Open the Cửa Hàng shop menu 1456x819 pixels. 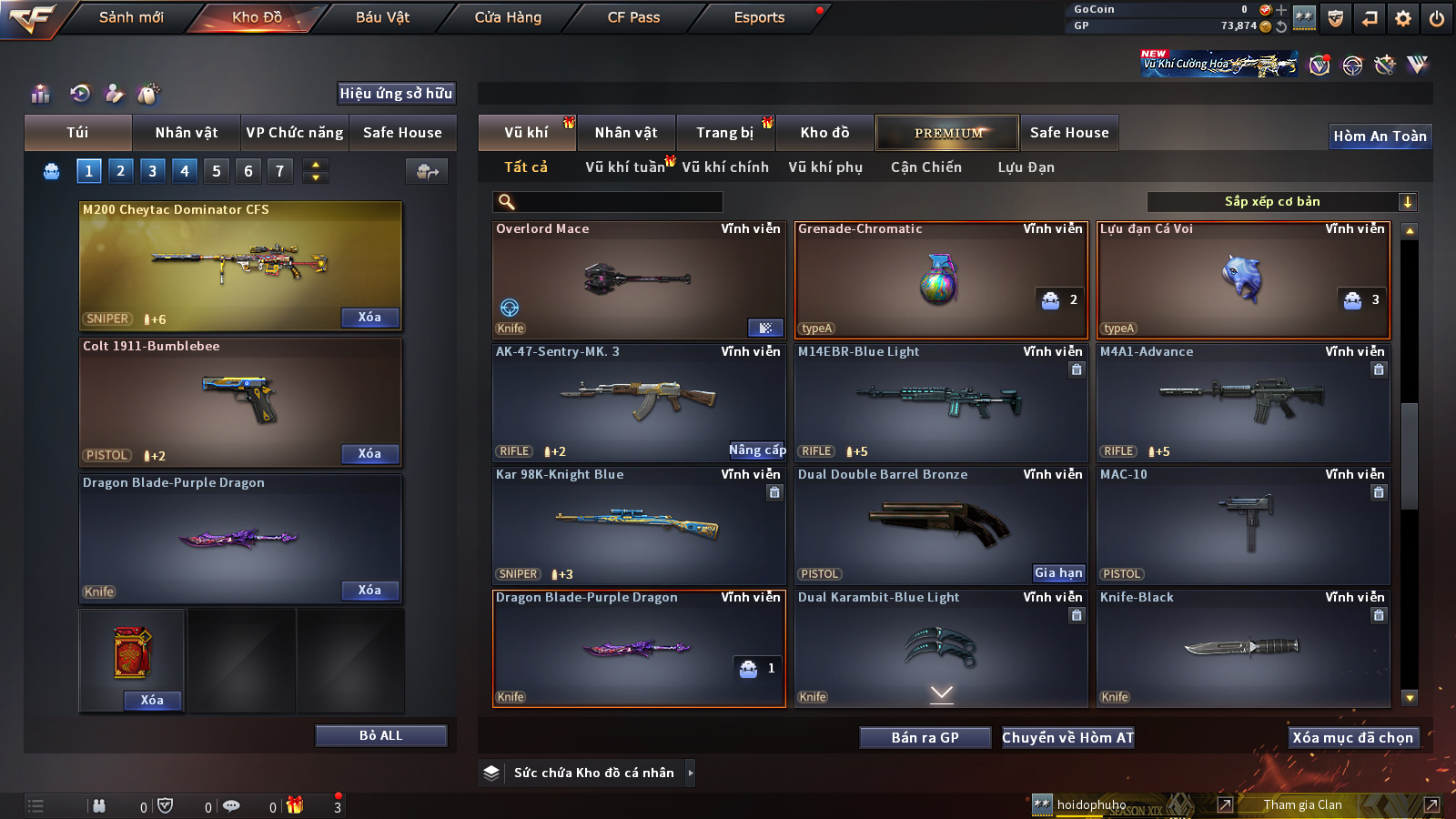(x=508, y=17)
